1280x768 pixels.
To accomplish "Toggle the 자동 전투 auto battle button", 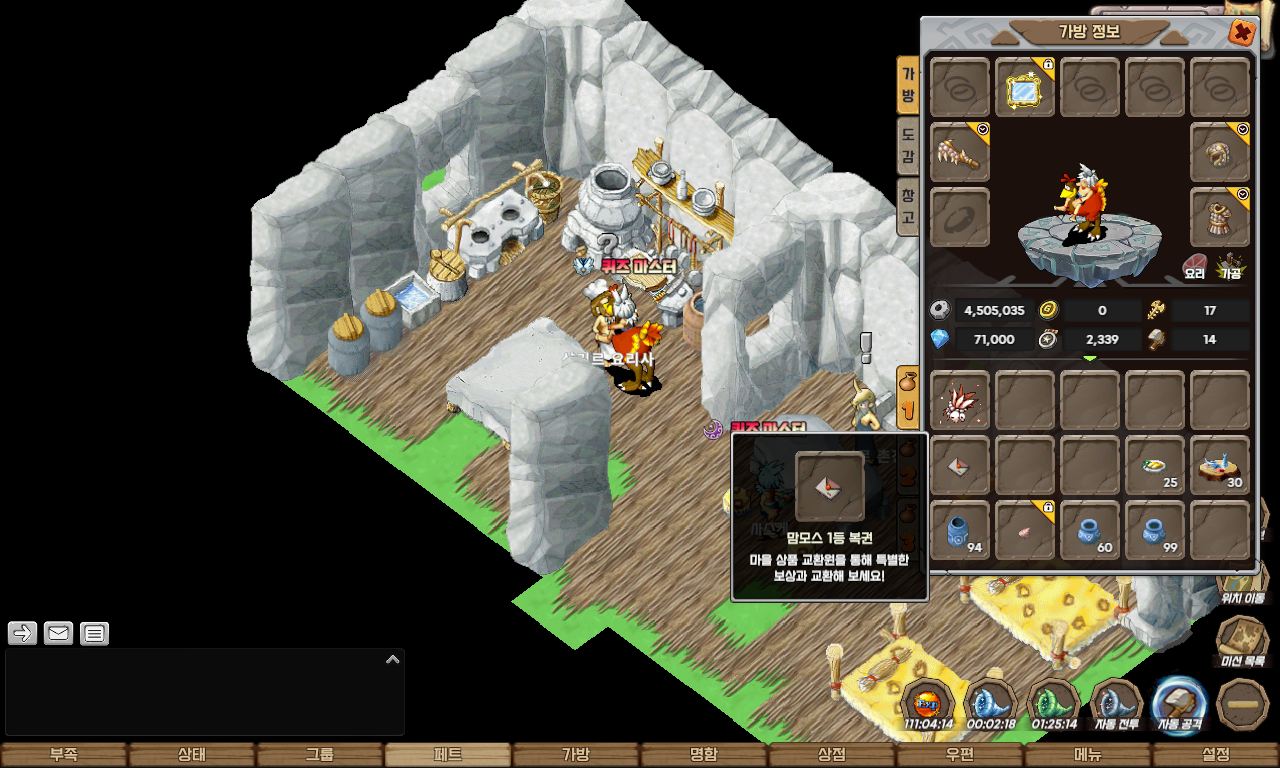I will coord(1116,705).
